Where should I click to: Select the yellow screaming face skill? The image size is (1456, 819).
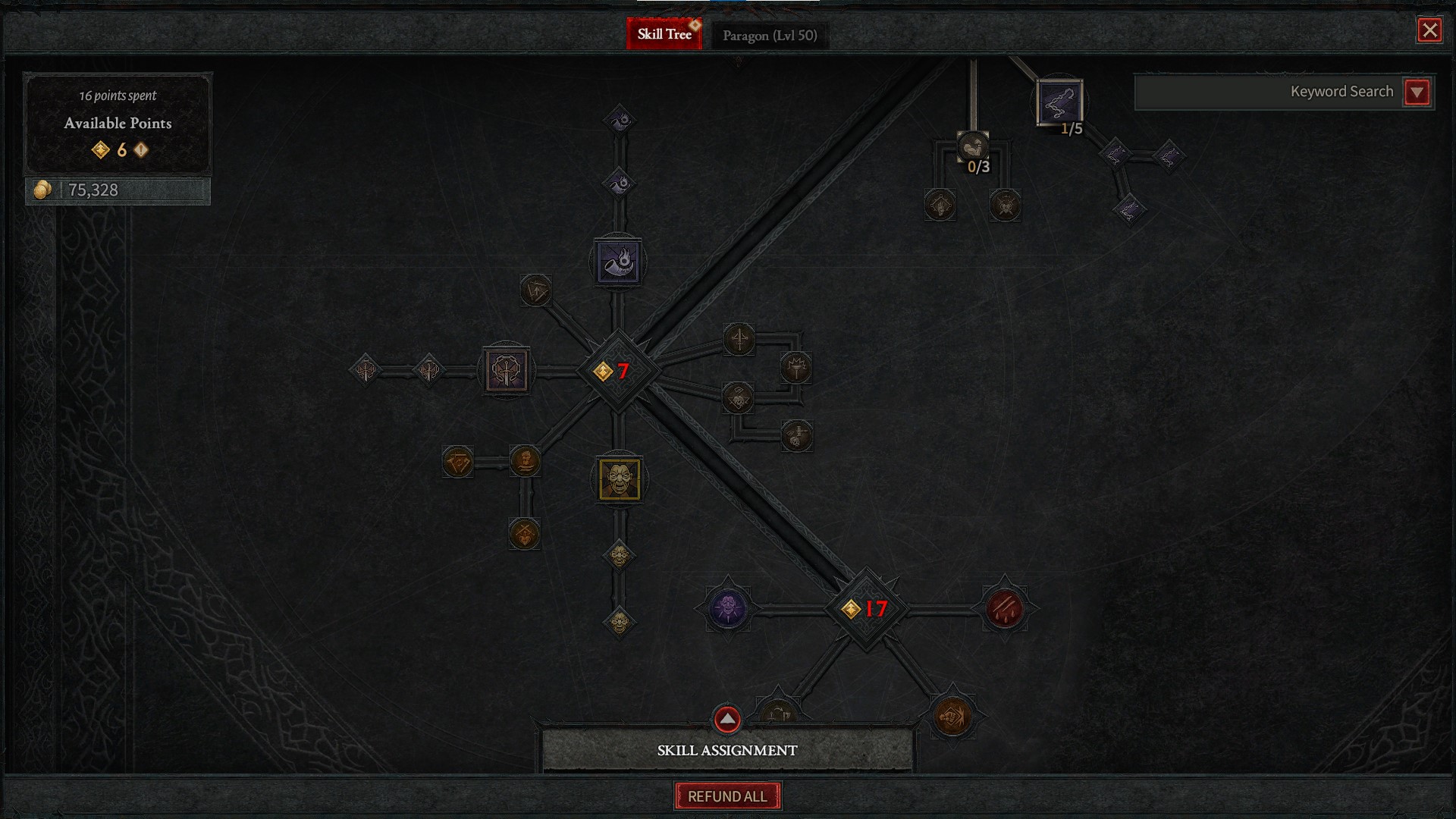pyautogui.click(x=619, y=479)
